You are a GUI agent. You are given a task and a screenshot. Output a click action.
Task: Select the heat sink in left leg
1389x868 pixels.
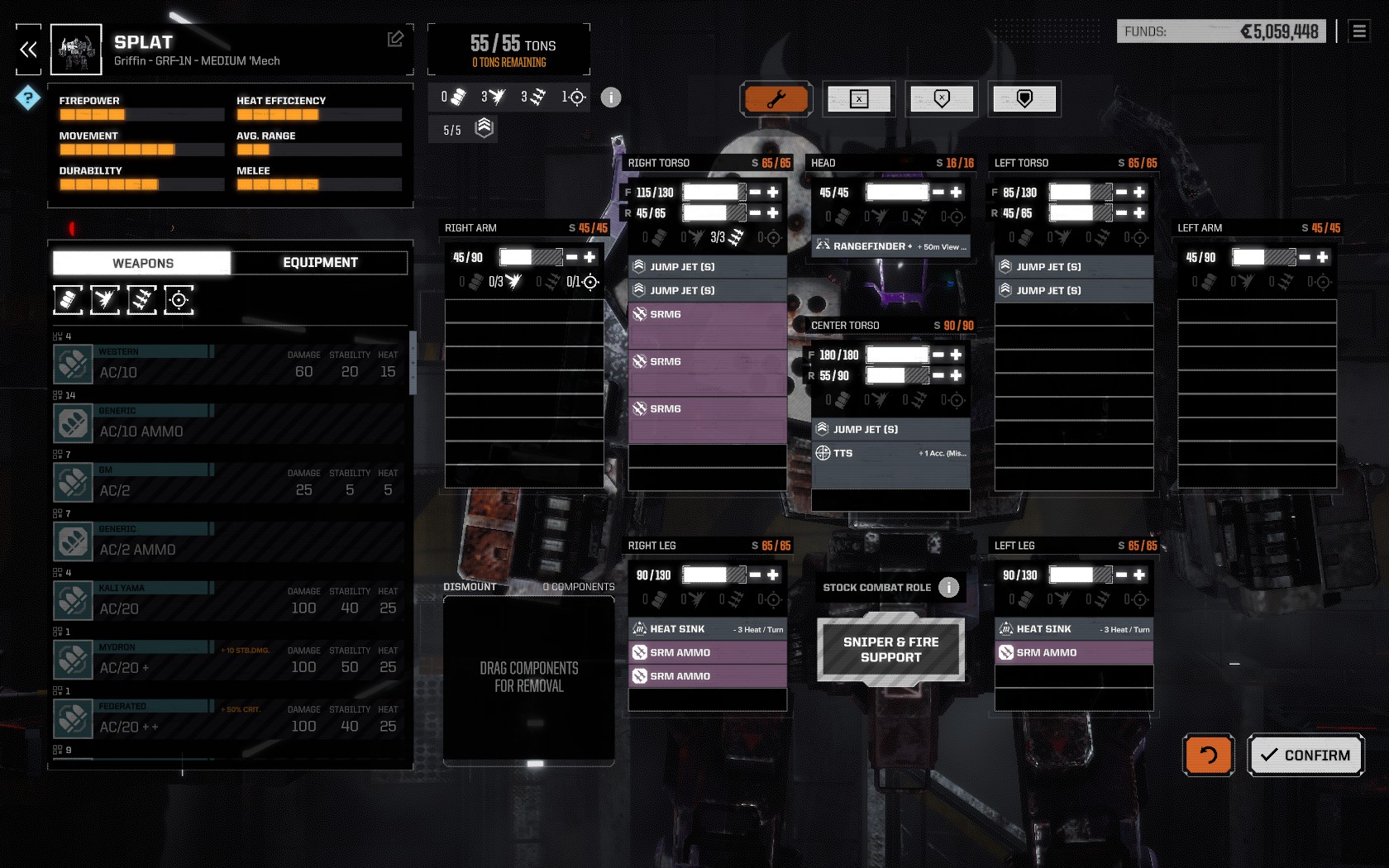click(1073, 629)
